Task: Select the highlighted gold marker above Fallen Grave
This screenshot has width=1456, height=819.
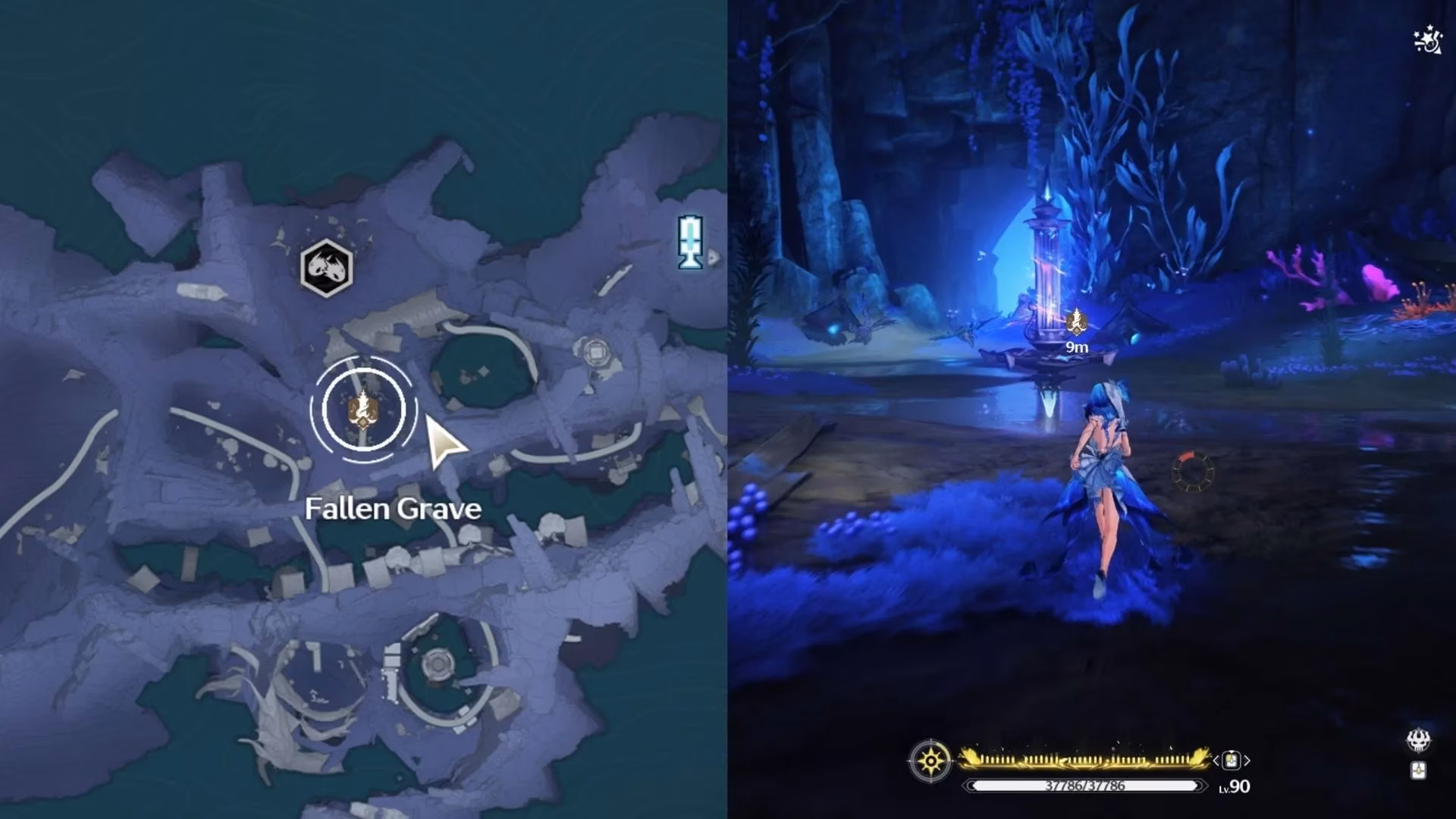Action: point(363,409)
